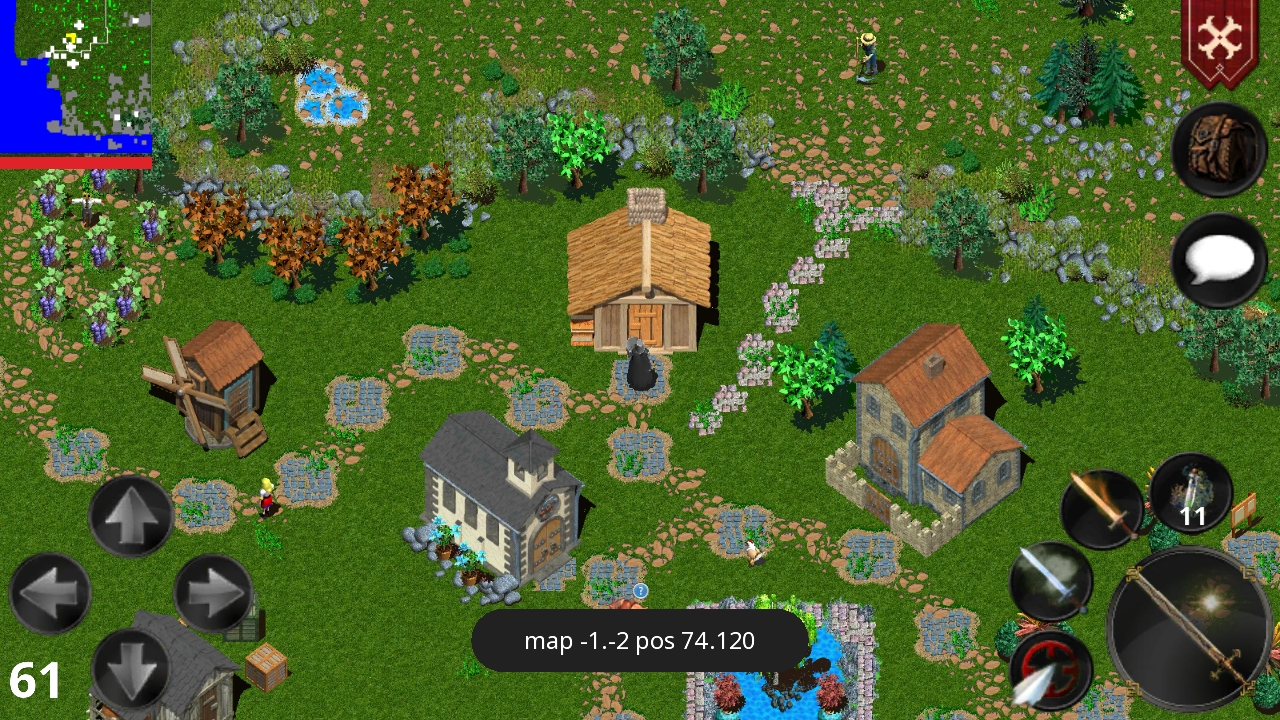
Task: Click the blue question mark bubble
Action: click(640, 592)
